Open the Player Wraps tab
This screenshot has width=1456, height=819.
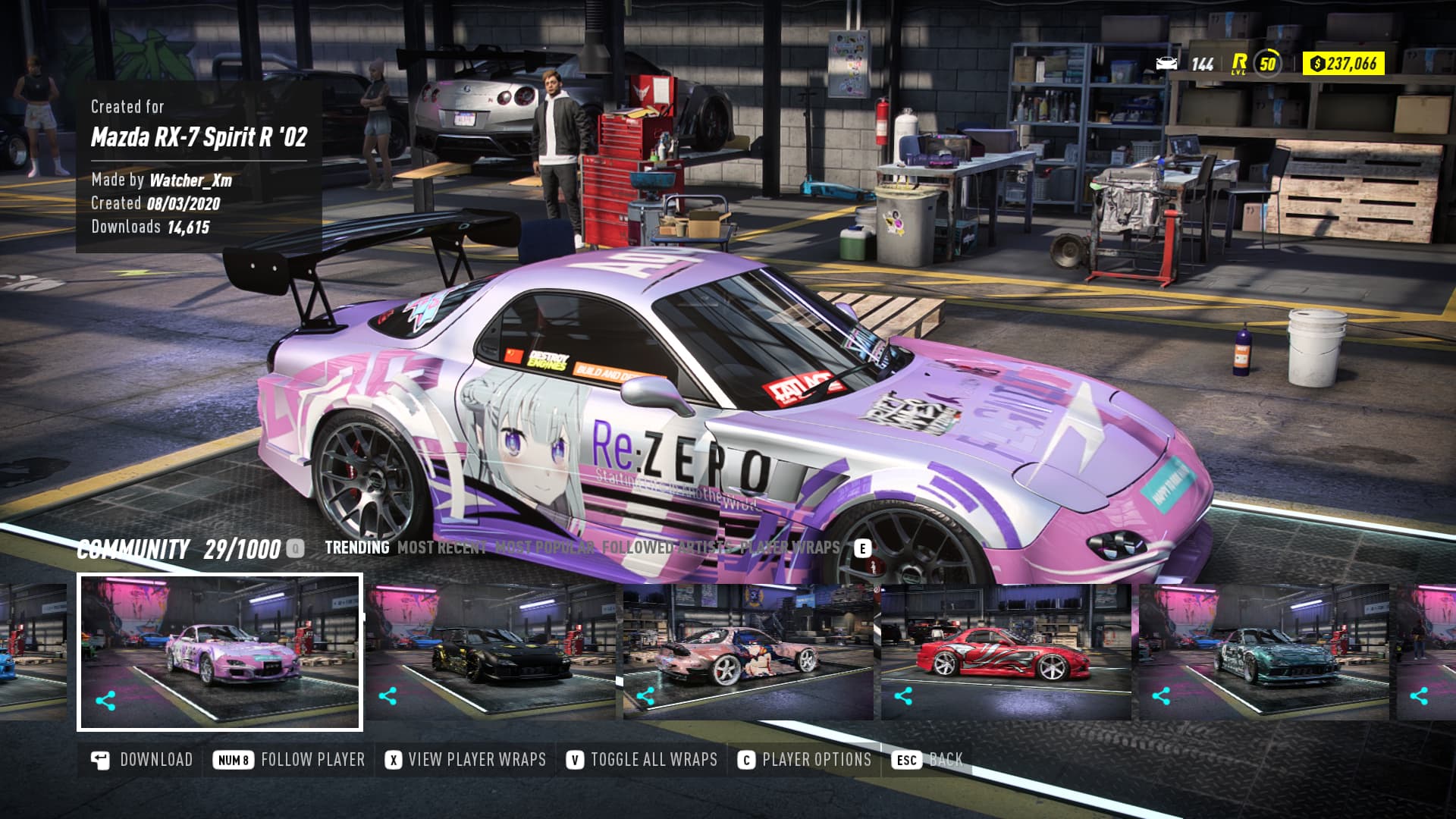click(x=790, y=548)
